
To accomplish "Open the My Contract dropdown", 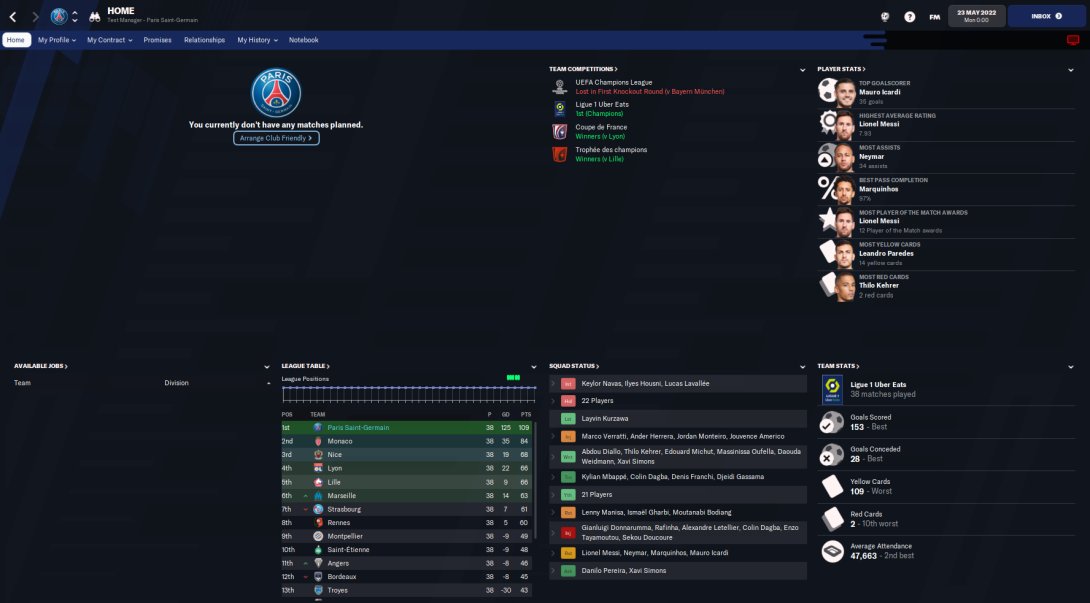I will [108, 40].
